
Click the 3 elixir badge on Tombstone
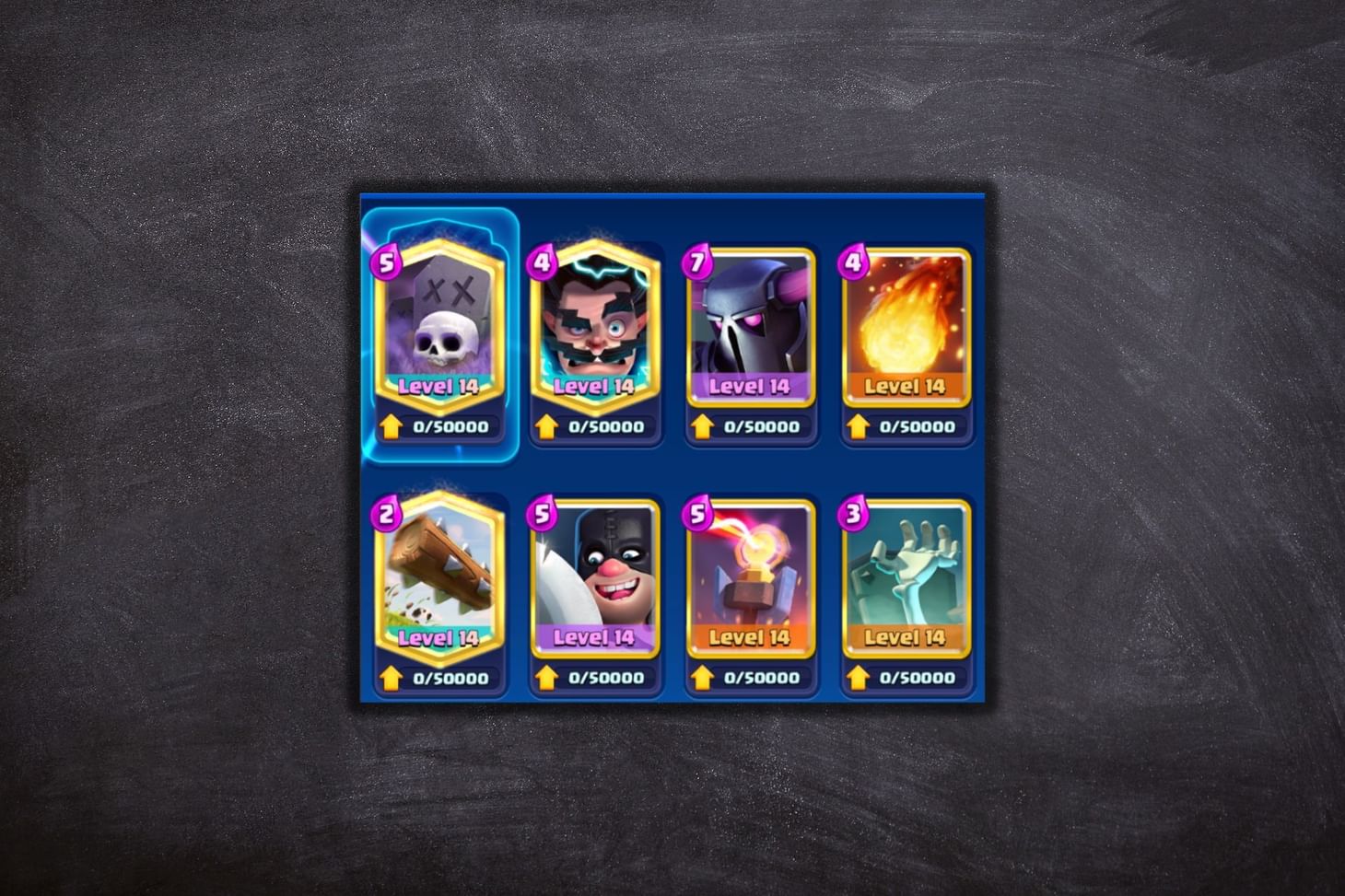853,512
